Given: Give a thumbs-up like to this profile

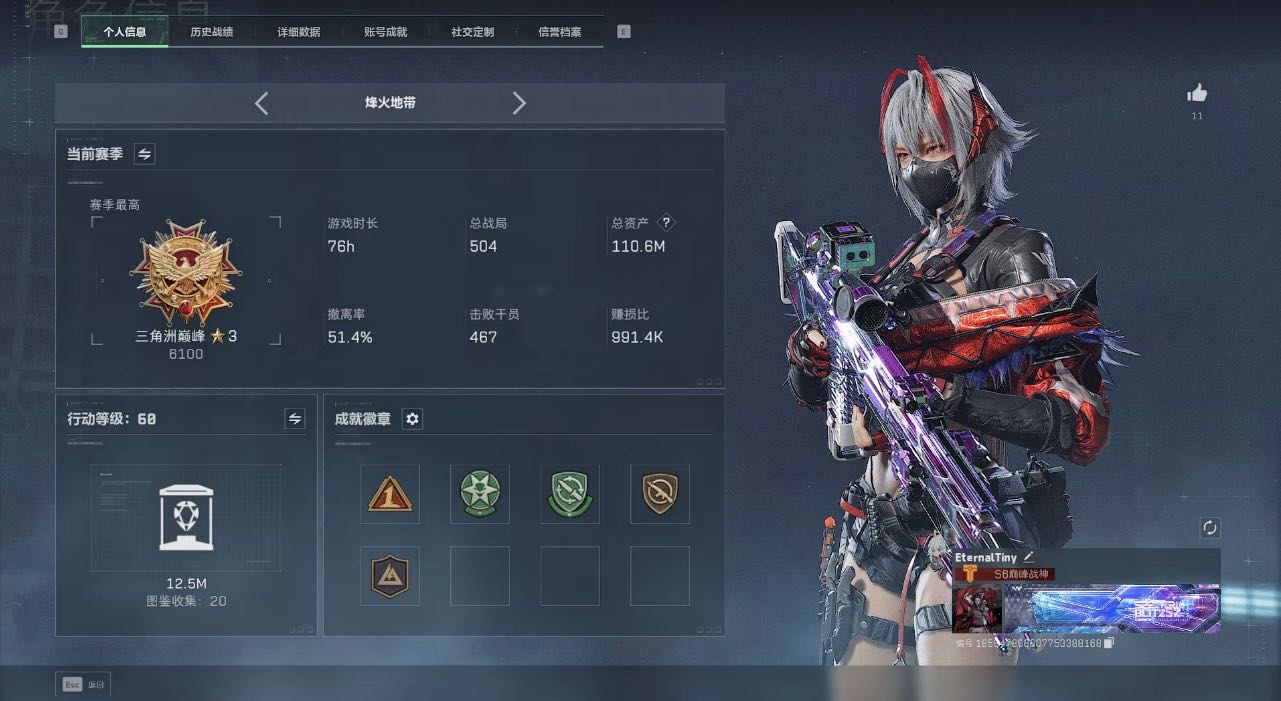Looking at the screenshot, I should coord(1197,94).
